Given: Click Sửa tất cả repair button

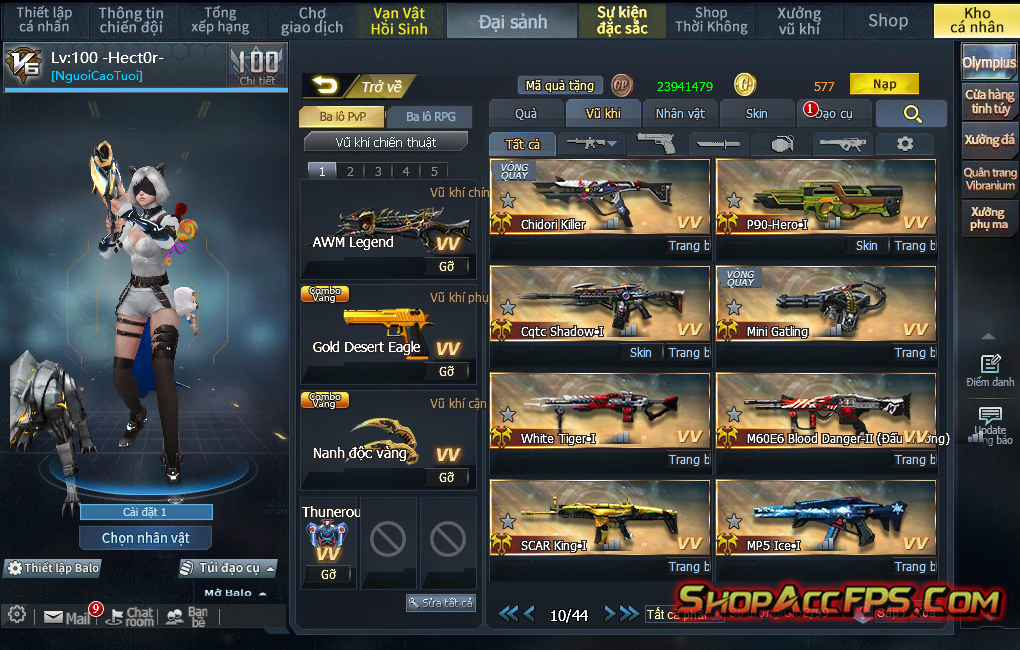Looking at the screenshot, I should pyautogui.click(x=441, y=603).
